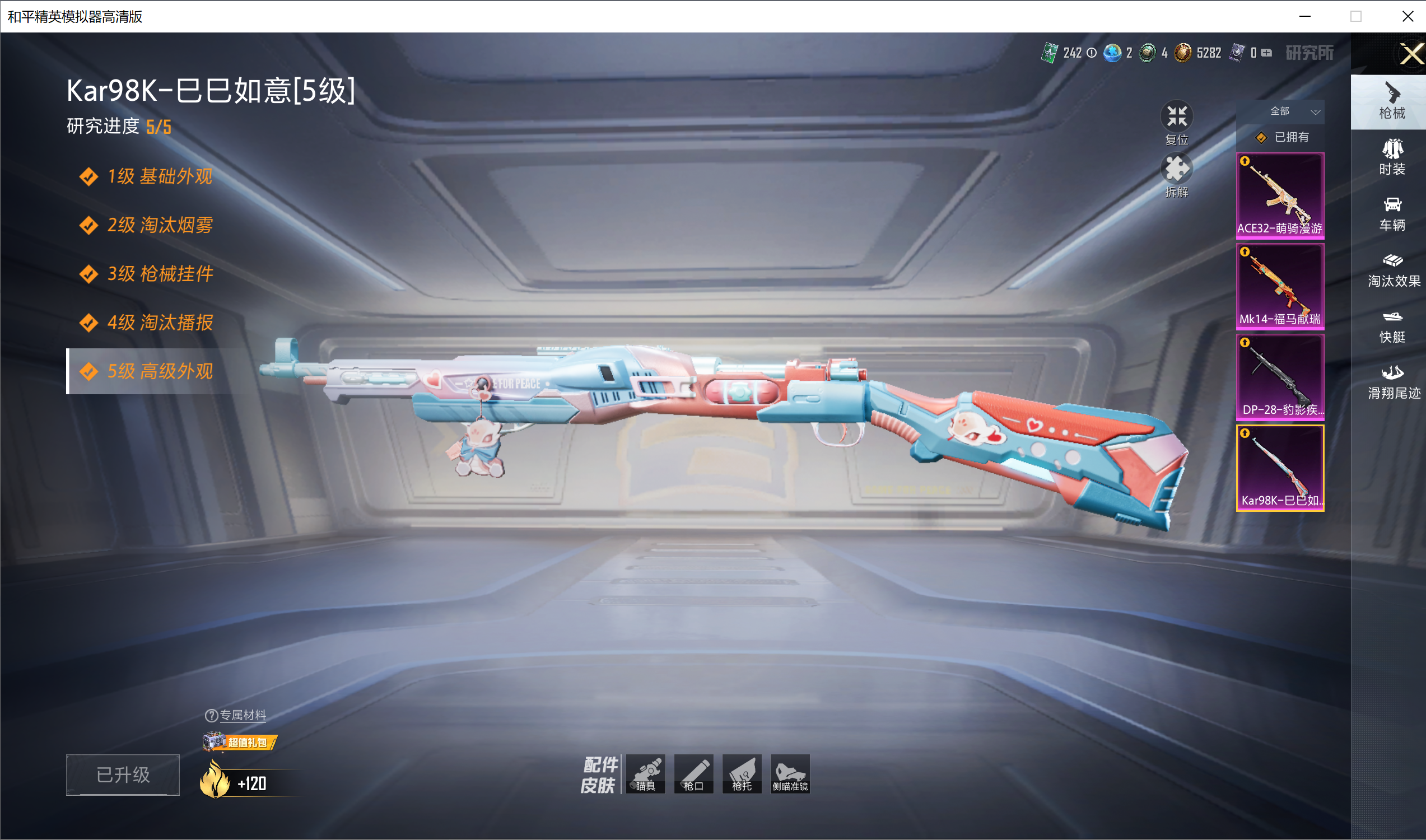Open the 瞄具 scope attachment skin

coord(645,774)
